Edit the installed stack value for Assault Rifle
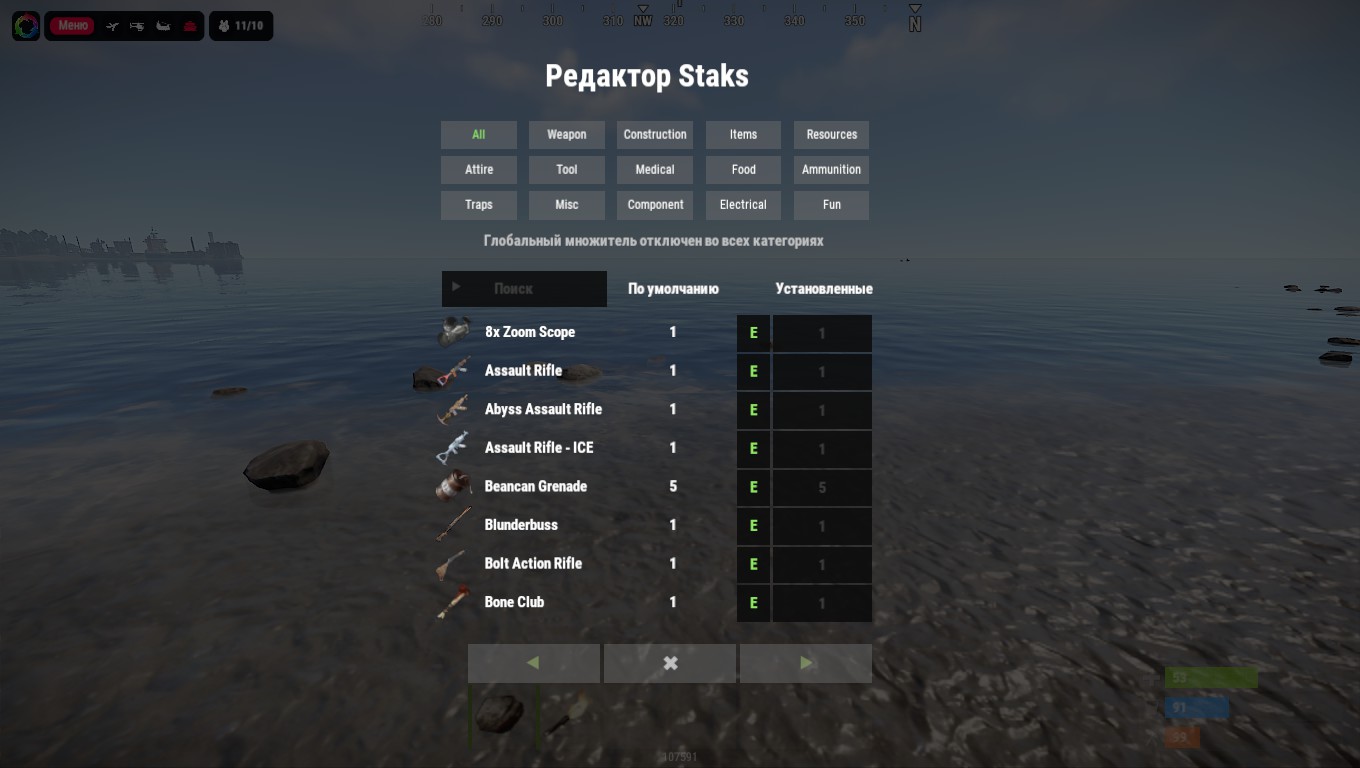Screen dimensions: 1360x768 822,372
